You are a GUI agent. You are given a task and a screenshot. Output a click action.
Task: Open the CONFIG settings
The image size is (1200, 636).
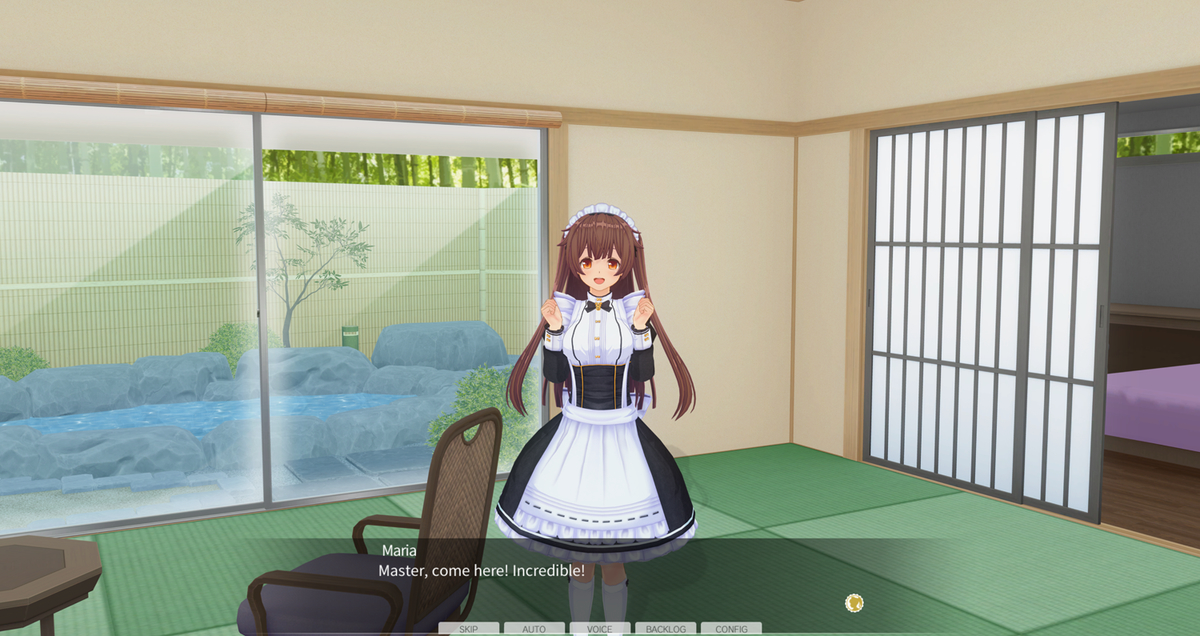[x=731, y=629]
